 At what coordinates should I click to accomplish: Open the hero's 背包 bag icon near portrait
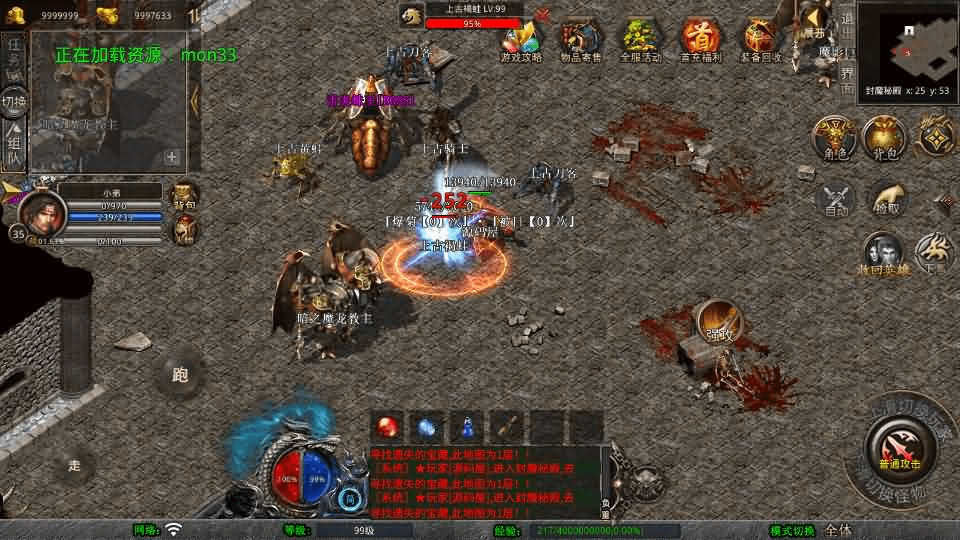[x=185, y=194]
